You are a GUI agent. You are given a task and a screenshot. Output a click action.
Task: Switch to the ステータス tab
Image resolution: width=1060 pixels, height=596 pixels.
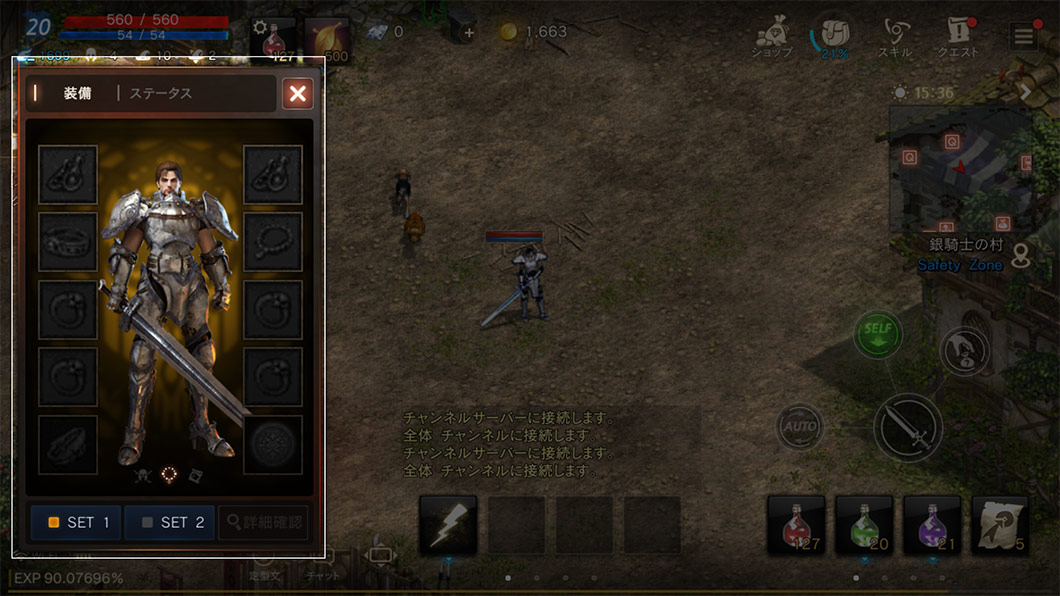pyautogui.click(x=160, y=94)
